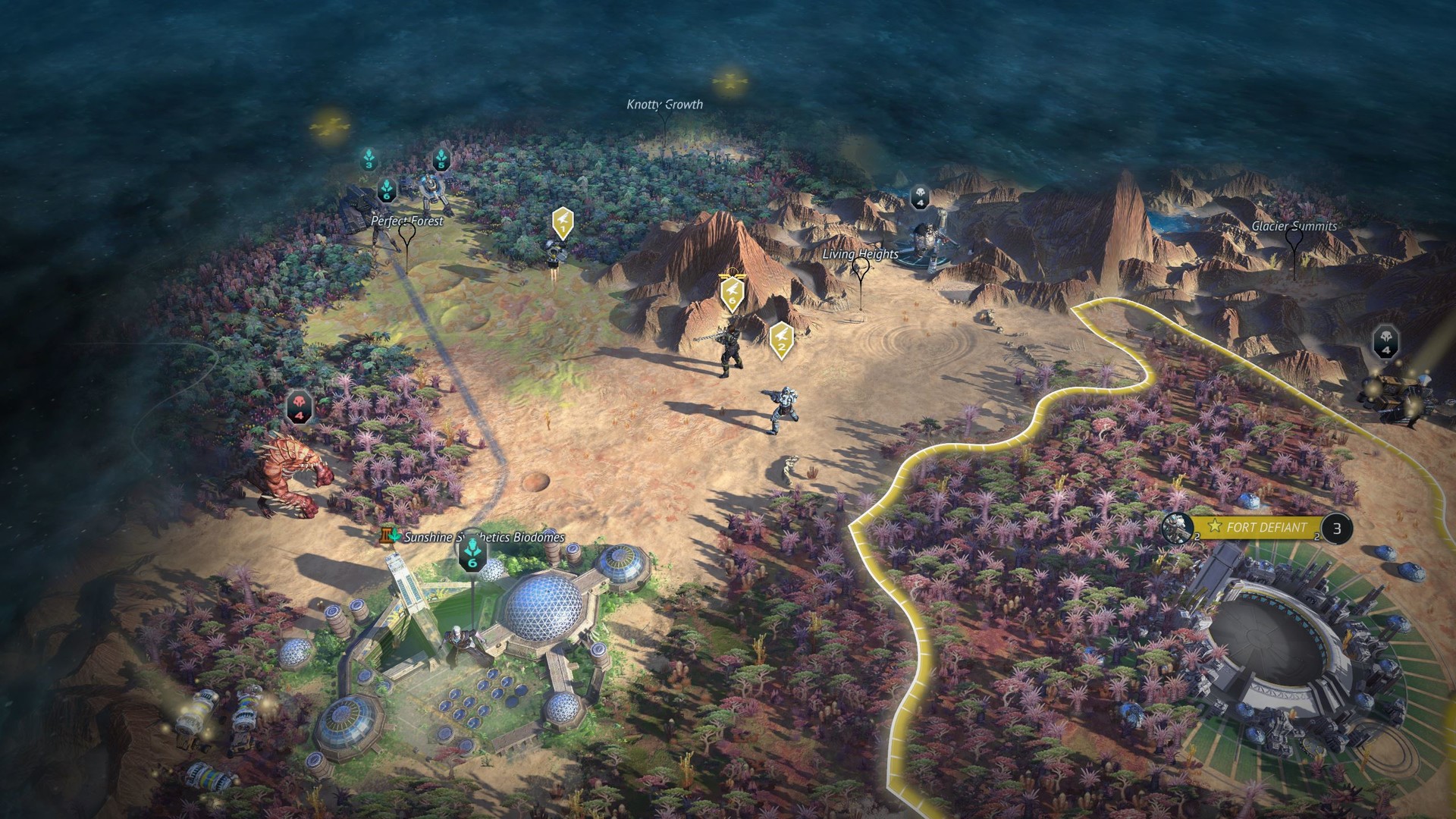Screen dimensions: 1456x819
Task: Select the teal army marker numbered 5
Action: [441, 161]
